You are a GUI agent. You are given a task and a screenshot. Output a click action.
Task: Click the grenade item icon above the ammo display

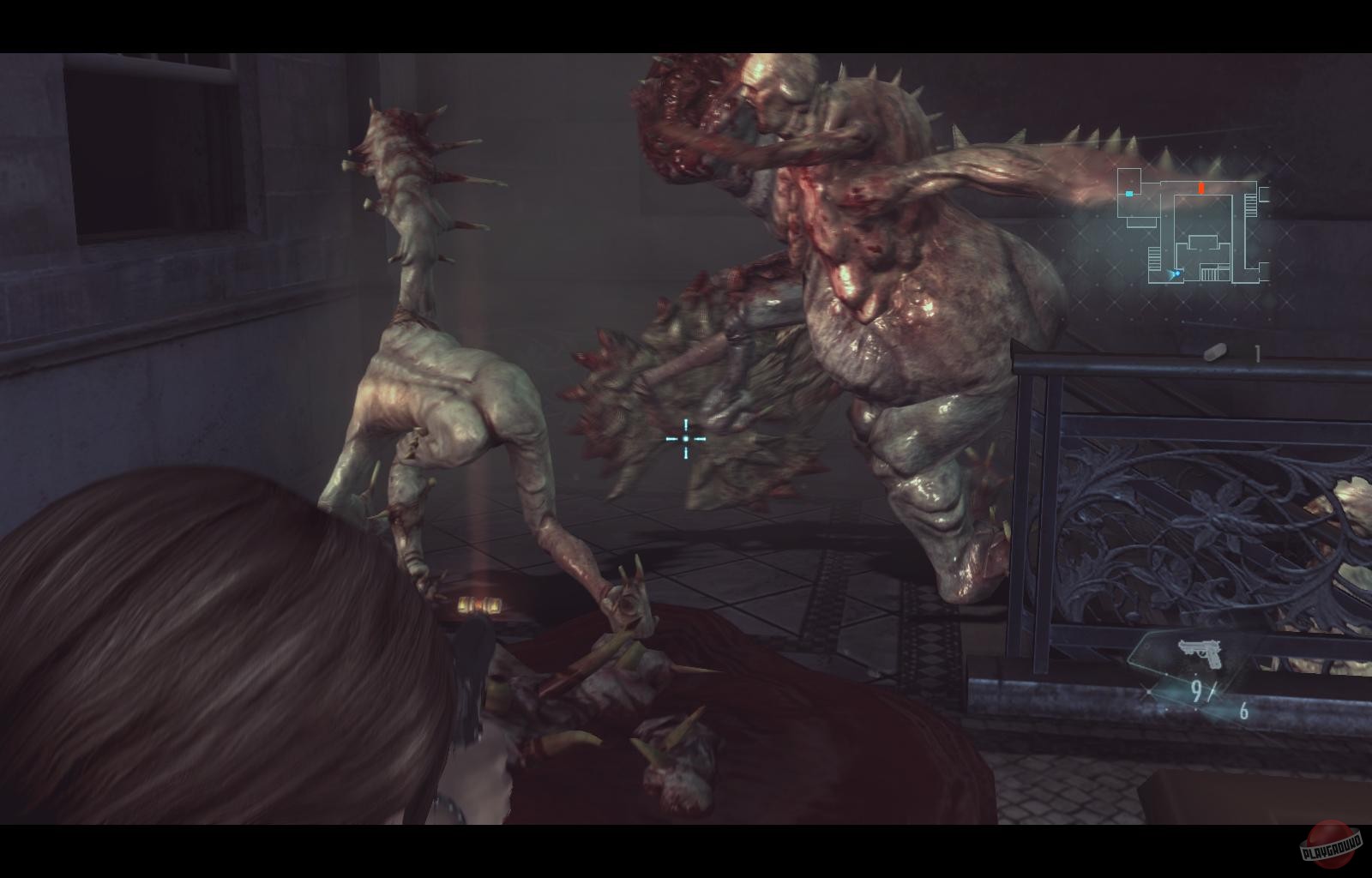(x=1214, y=352)
